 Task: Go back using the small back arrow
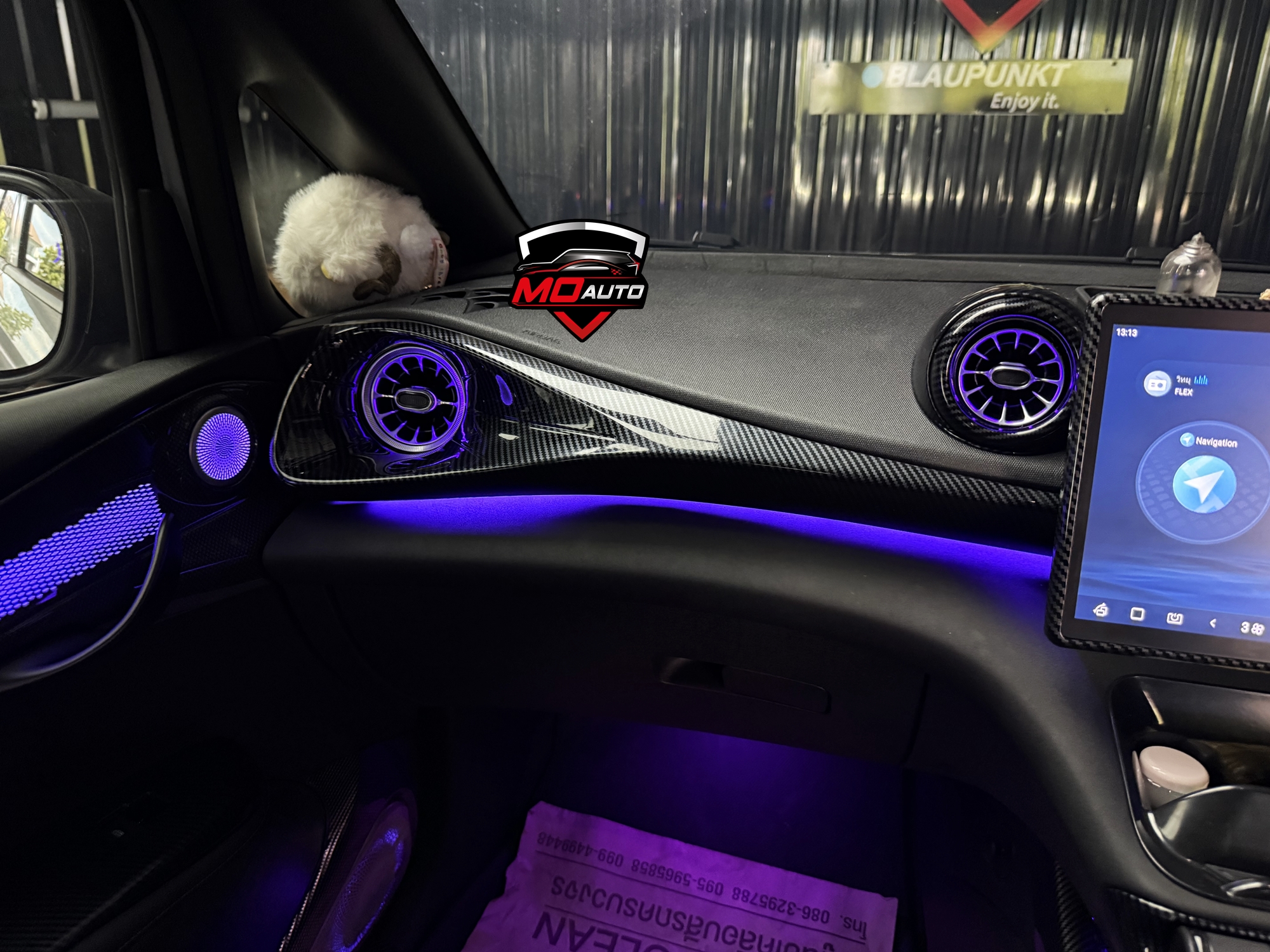[1213, 625]
